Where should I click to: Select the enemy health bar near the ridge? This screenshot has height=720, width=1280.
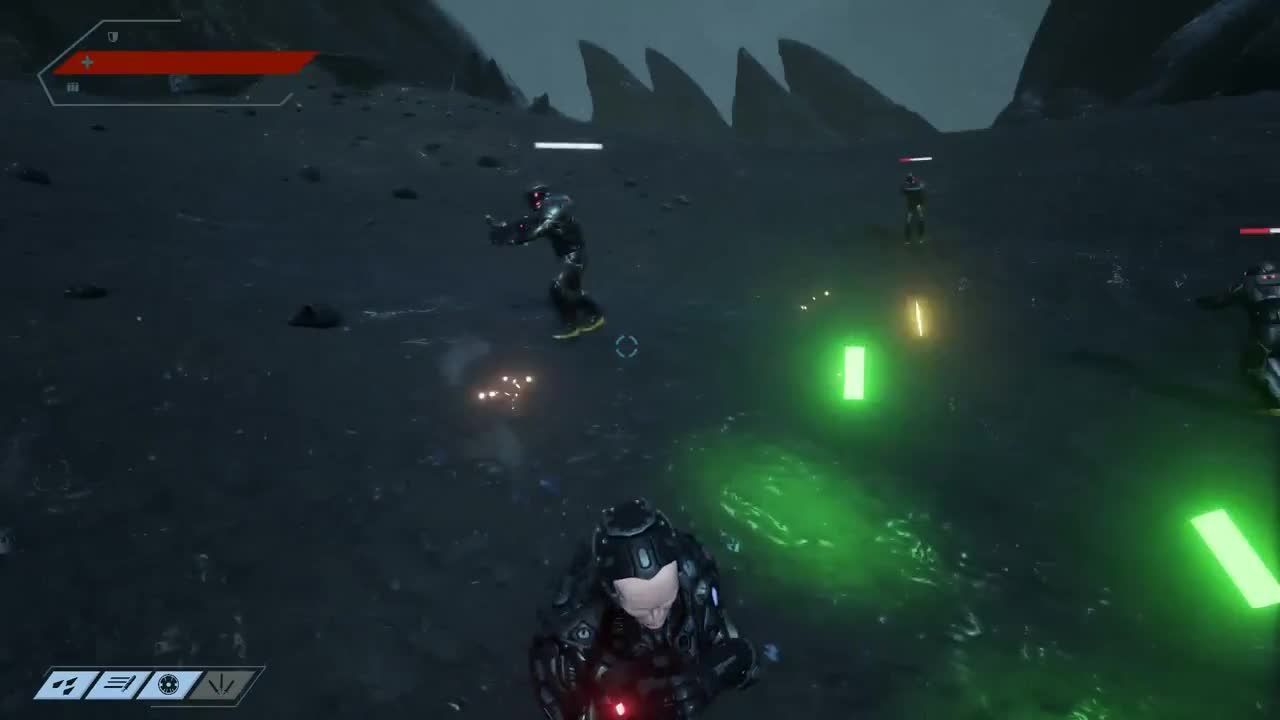568,146
